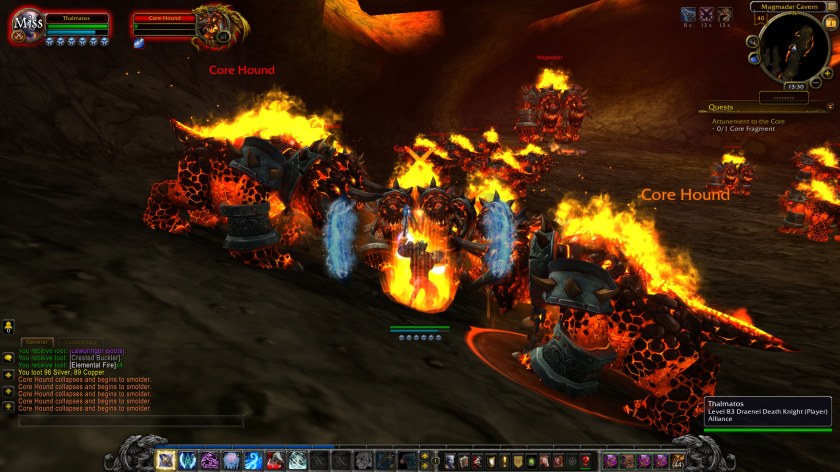Collapse the Quests tracker header

[828, 106]
